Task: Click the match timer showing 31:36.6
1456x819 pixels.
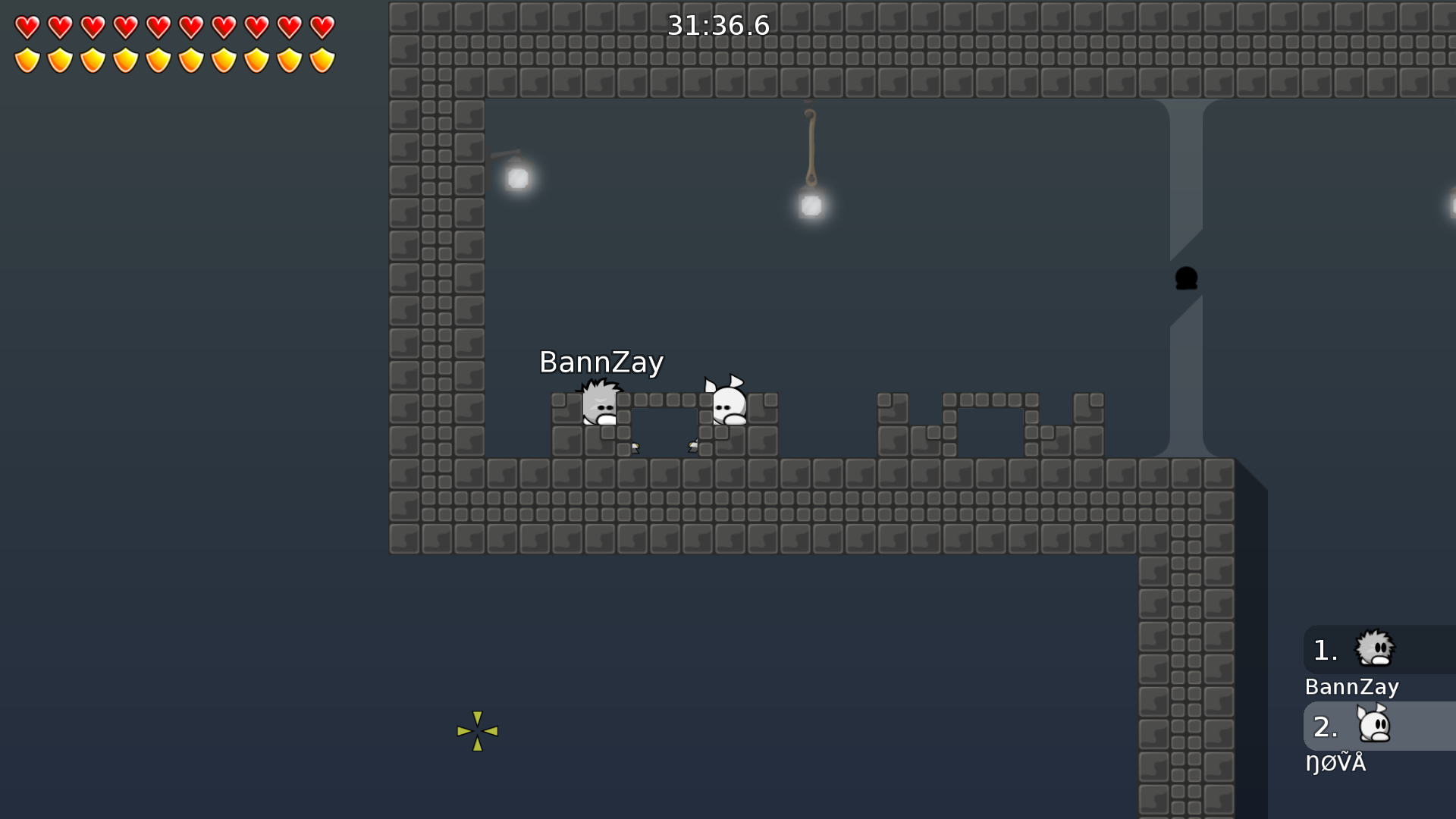Action: point(717,25)
